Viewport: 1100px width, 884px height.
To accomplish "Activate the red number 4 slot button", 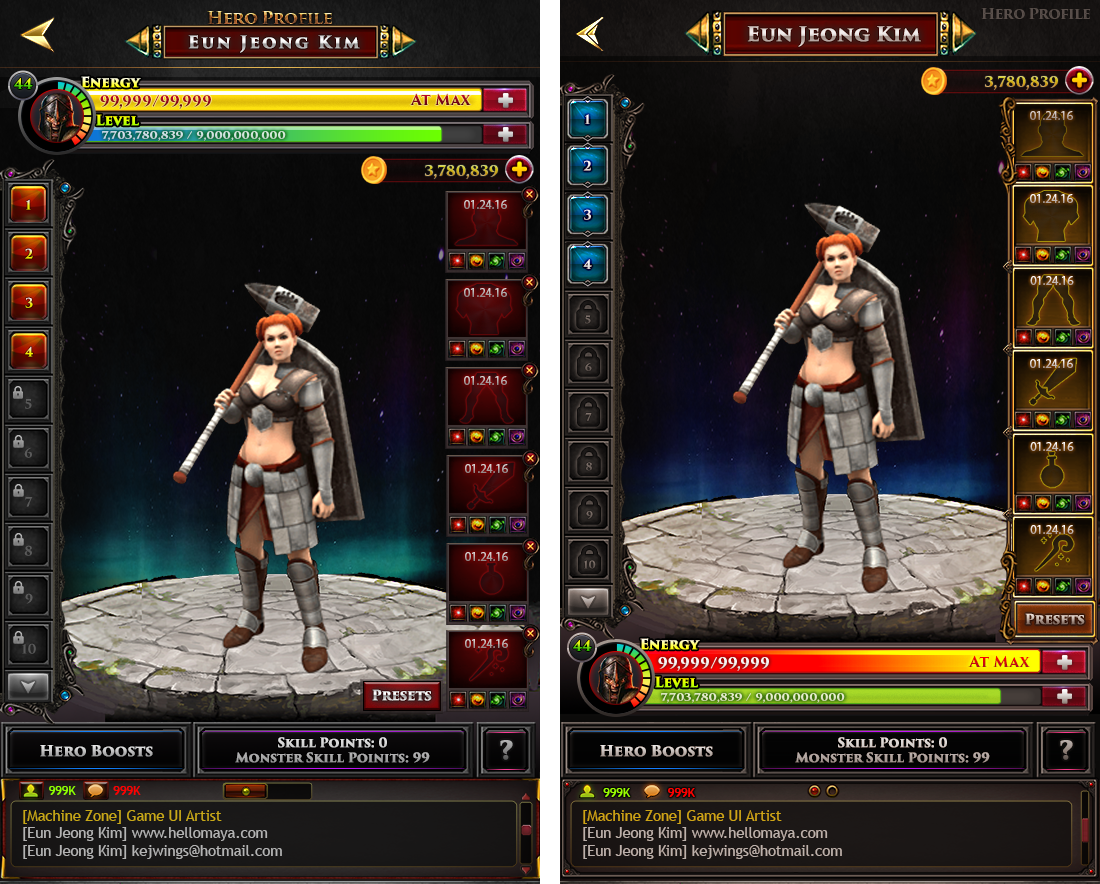I will coord(29,350).
